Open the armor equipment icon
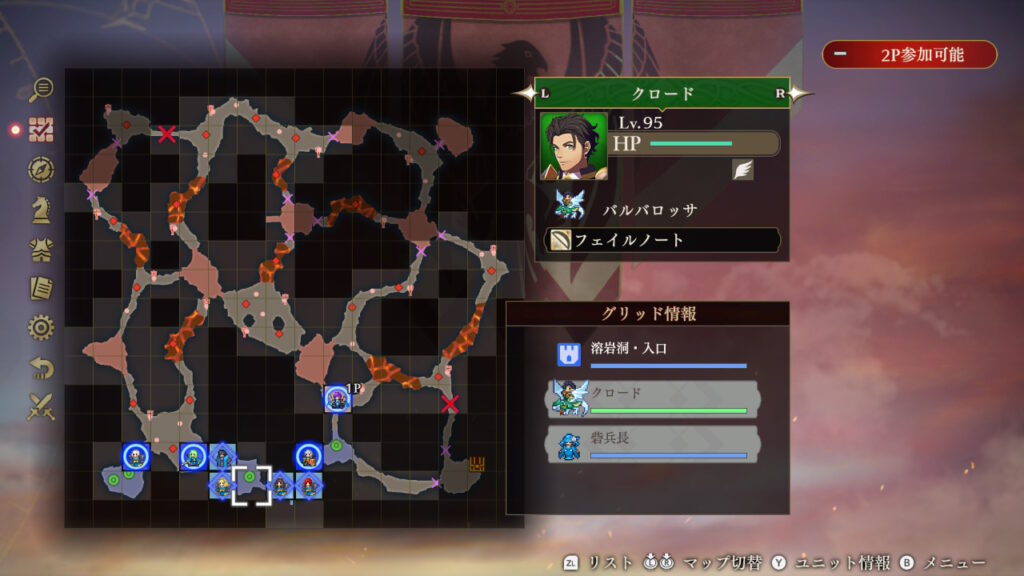The width and height of the screenshot is (1024, 576). pyautogui.click(x=41, y=249)
